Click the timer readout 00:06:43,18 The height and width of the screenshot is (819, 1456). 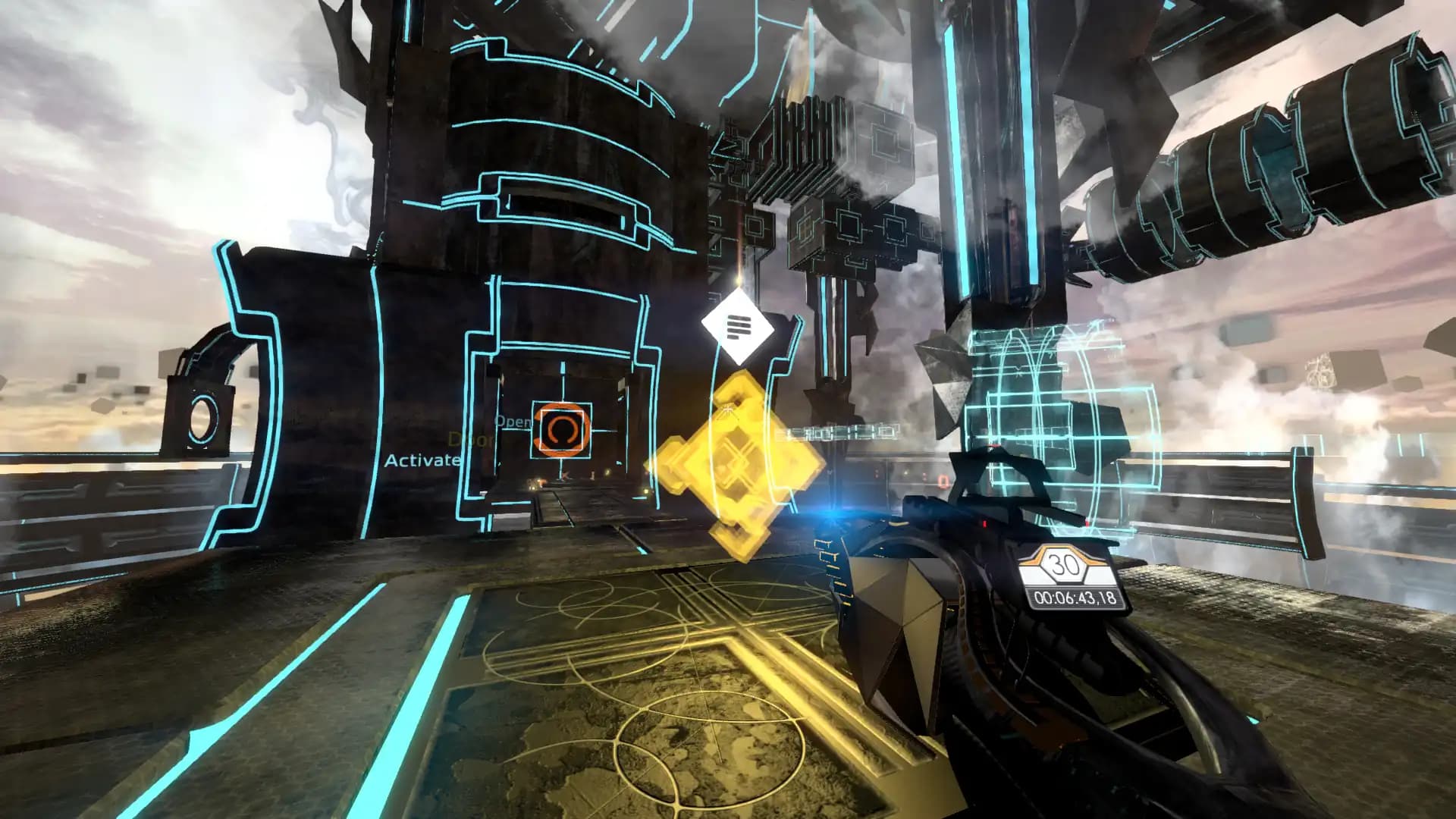click(x=1075, y=598)
